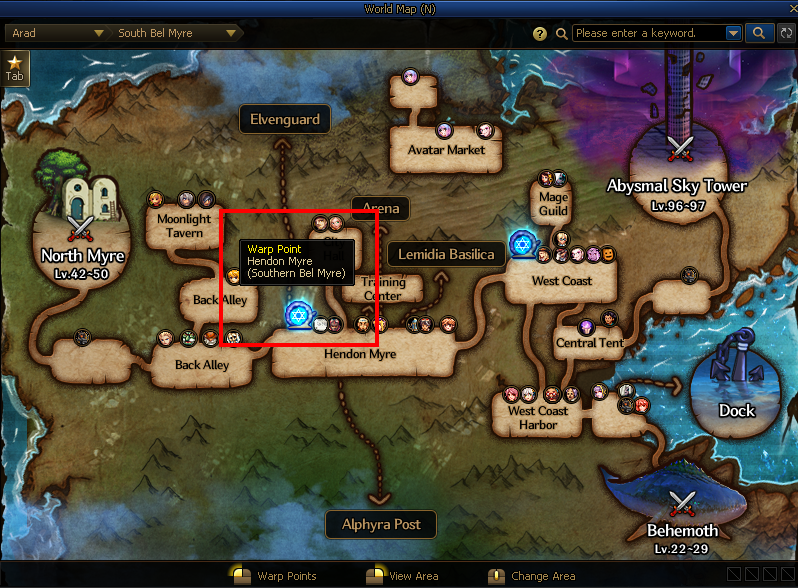
Task: Click the keyword search field
Action: click(x=648, y=33)
